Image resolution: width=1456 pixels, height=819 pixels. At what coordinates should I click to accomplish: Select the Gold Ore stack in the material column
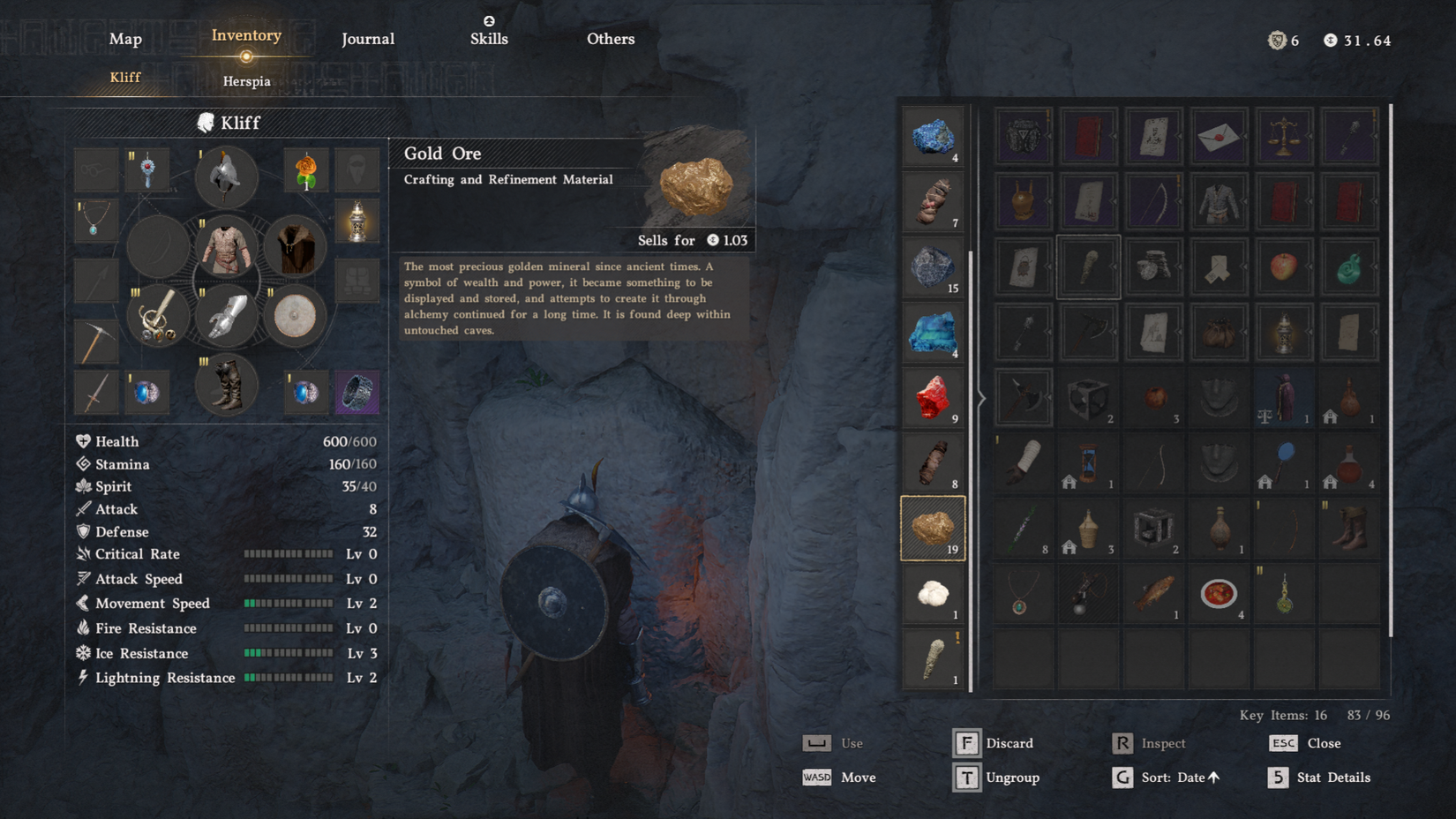tap(933, 528)
